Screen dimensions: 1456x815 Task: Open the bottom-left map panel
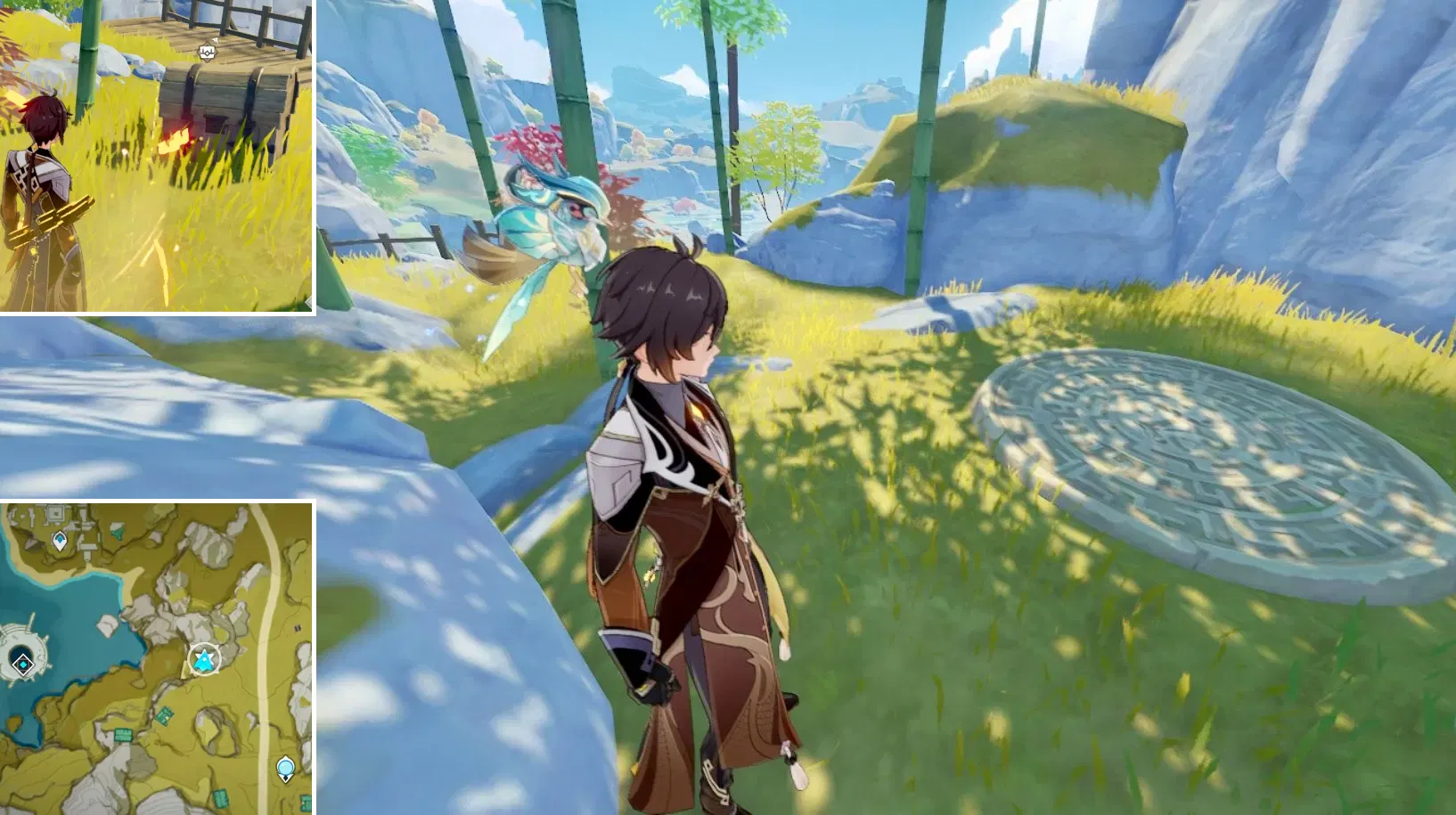point(159,656)
